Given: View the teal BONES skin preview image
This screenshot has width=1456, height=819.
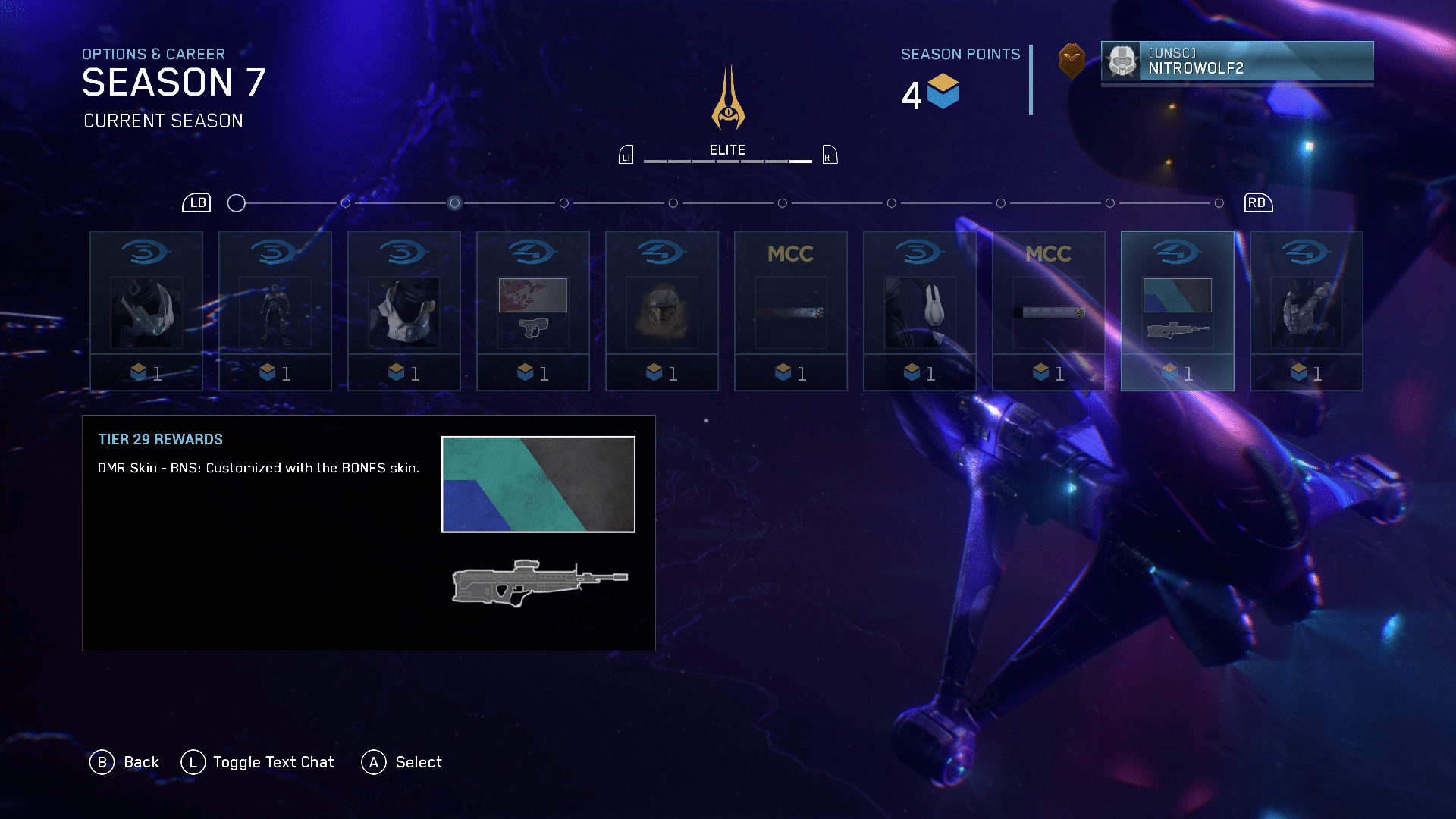Looking at the screenshot, I should (x=538, y=484).
